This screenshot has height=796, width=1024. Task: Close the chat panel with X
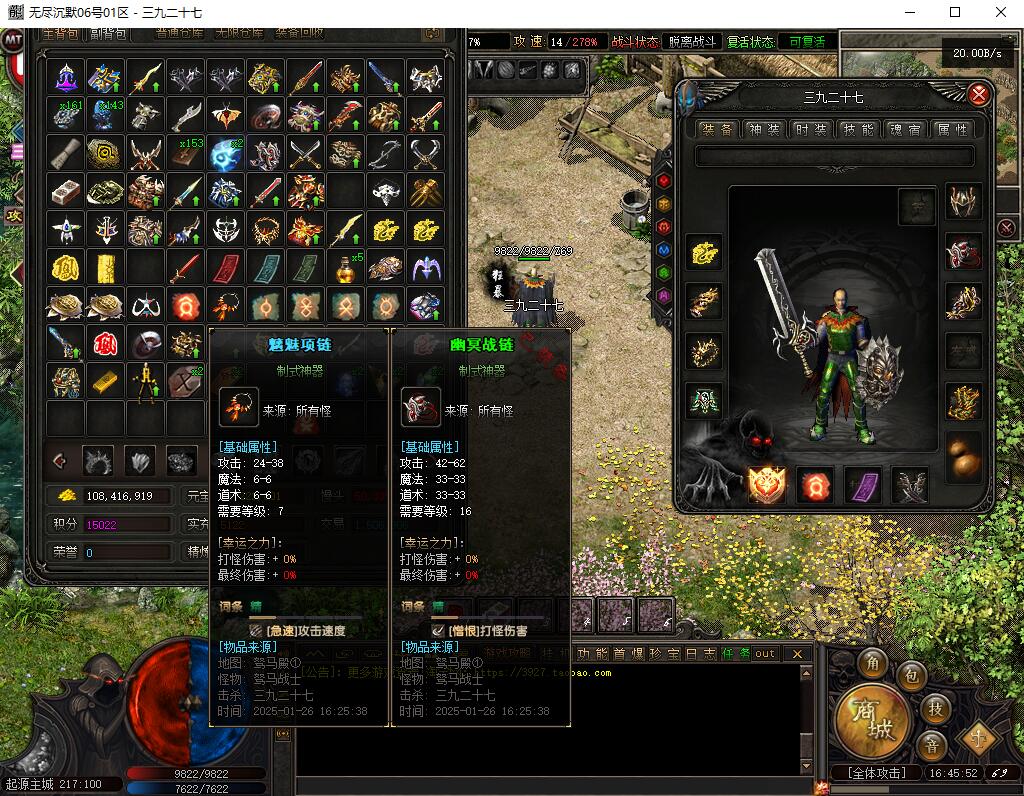(797, 654)
